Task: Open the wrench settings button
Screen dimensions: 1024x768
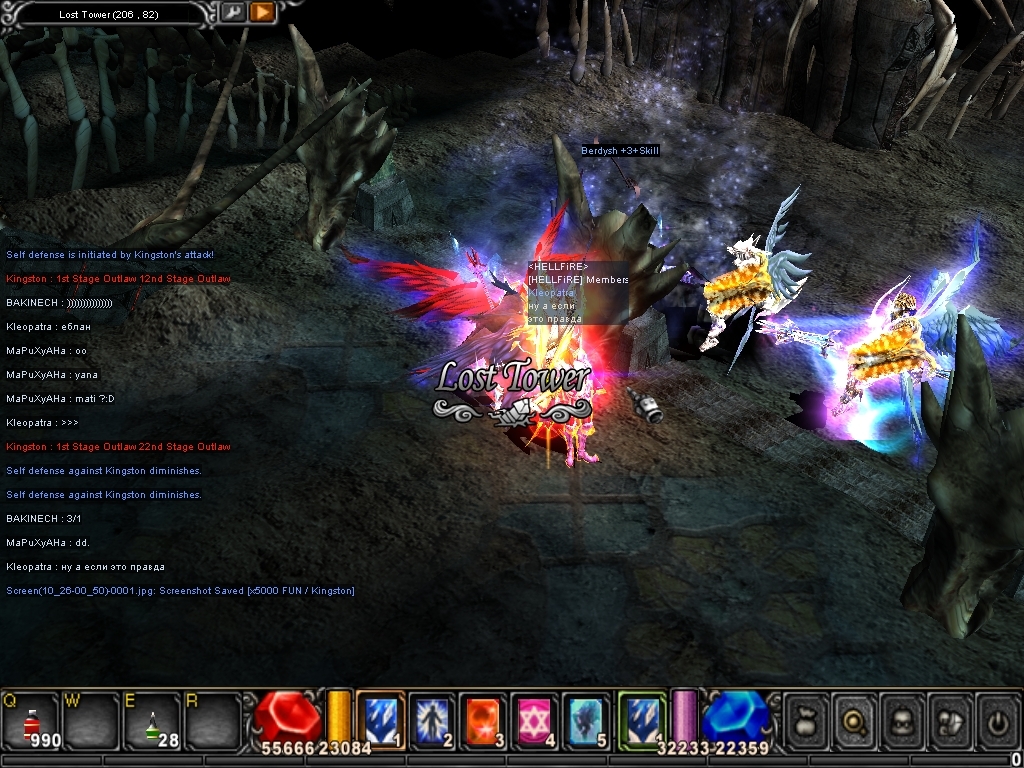Action: pyautogui.click(x=233, y=12)
